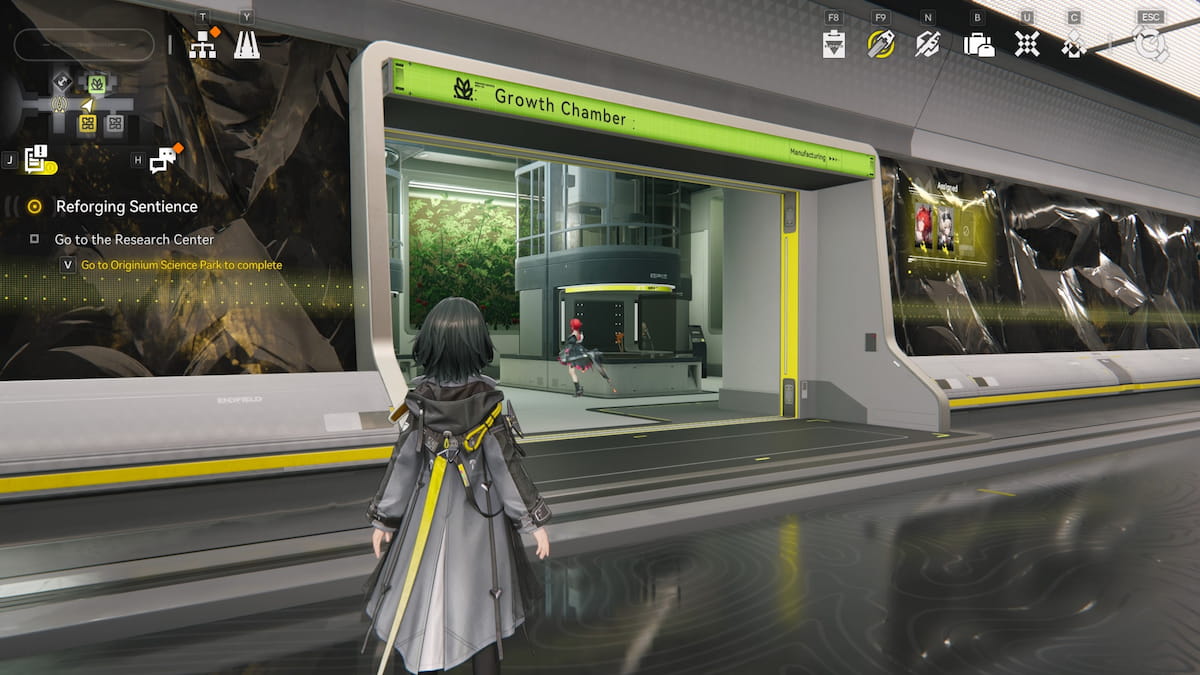The width and height of the screenshot is (1200, 675).
Task: Click the checkered X-shaped icon
Action: click(1026, 44)
